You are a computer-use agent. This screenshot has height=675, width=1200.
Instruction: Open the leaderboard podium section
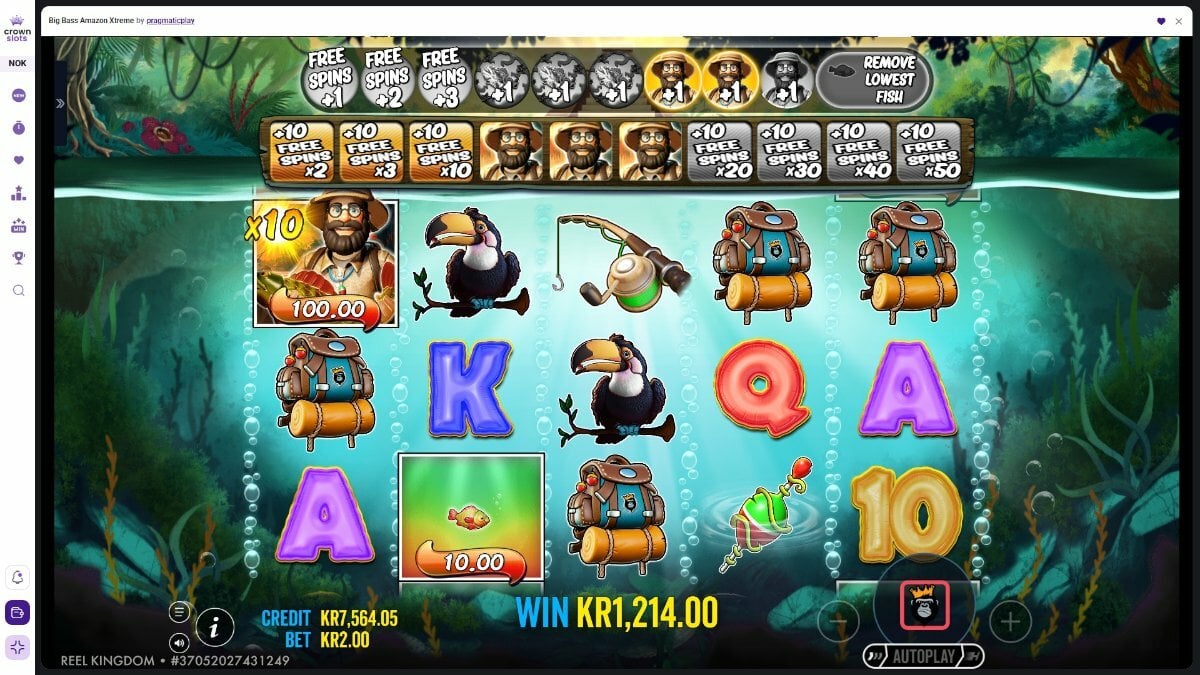18,193
